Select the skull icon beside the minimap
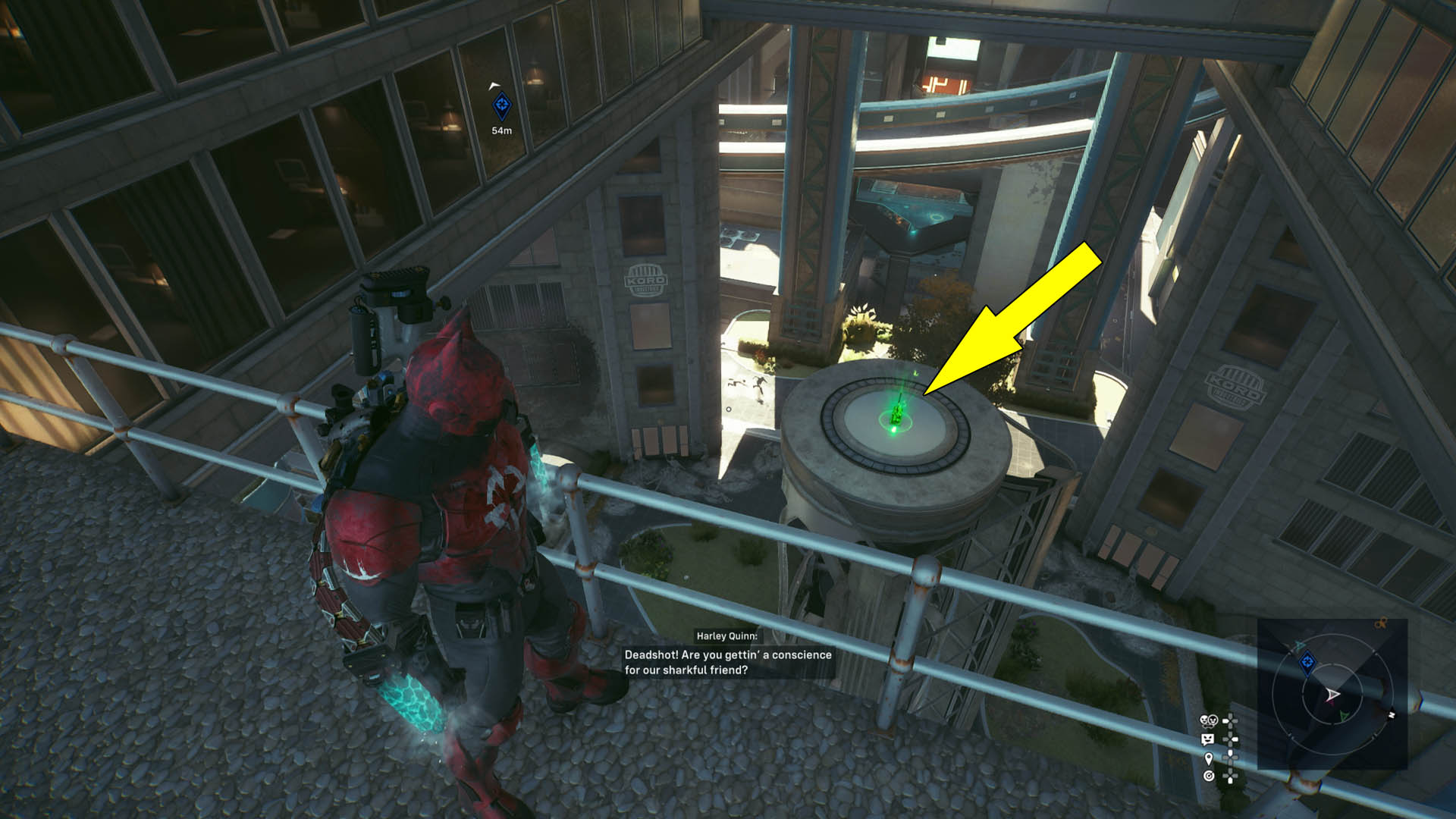Image resolution: width=1456 pixels, height=819 pixels. 1208,720
